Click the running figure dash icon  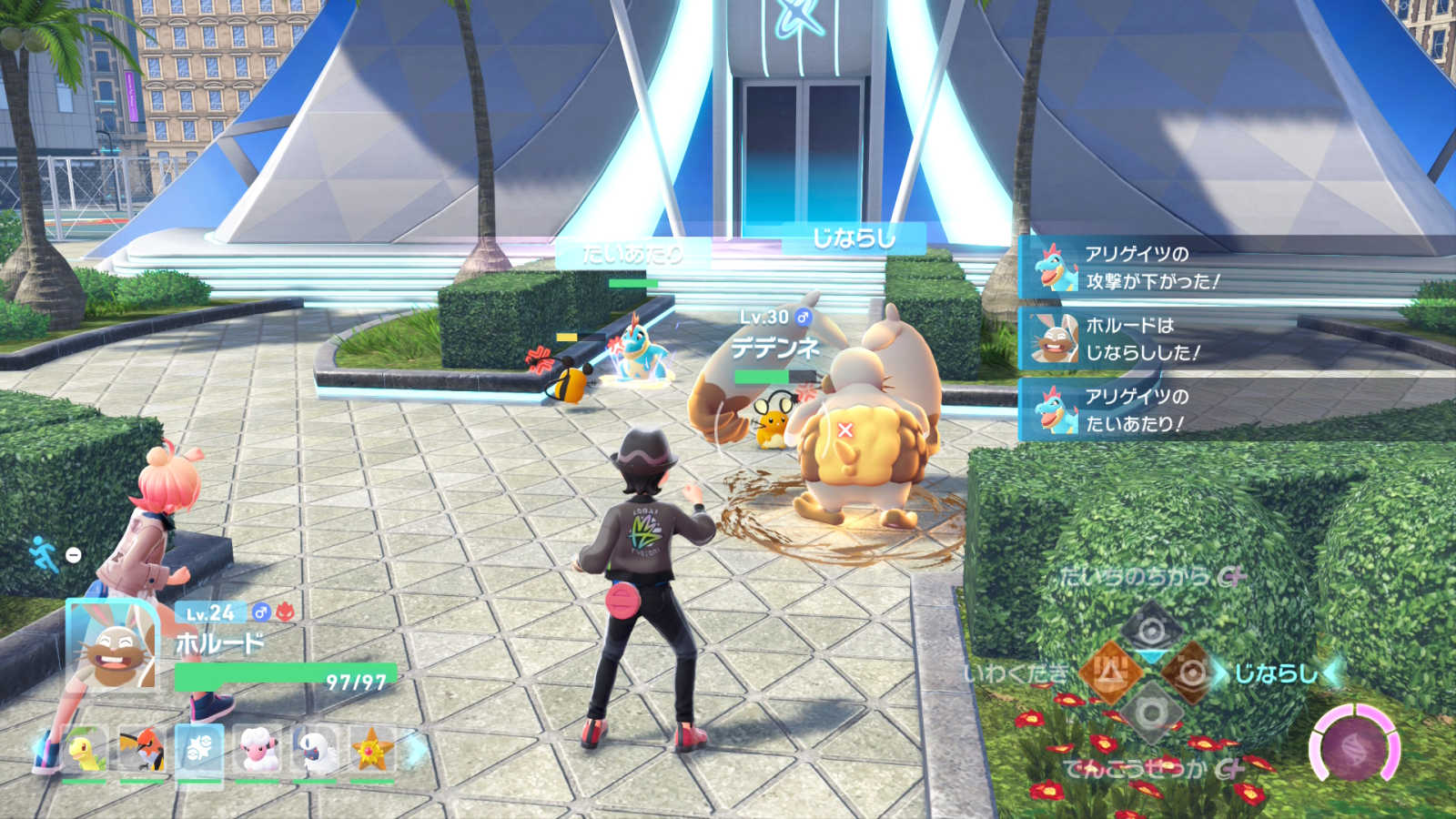pyautogui.click(x=44, y=553)
